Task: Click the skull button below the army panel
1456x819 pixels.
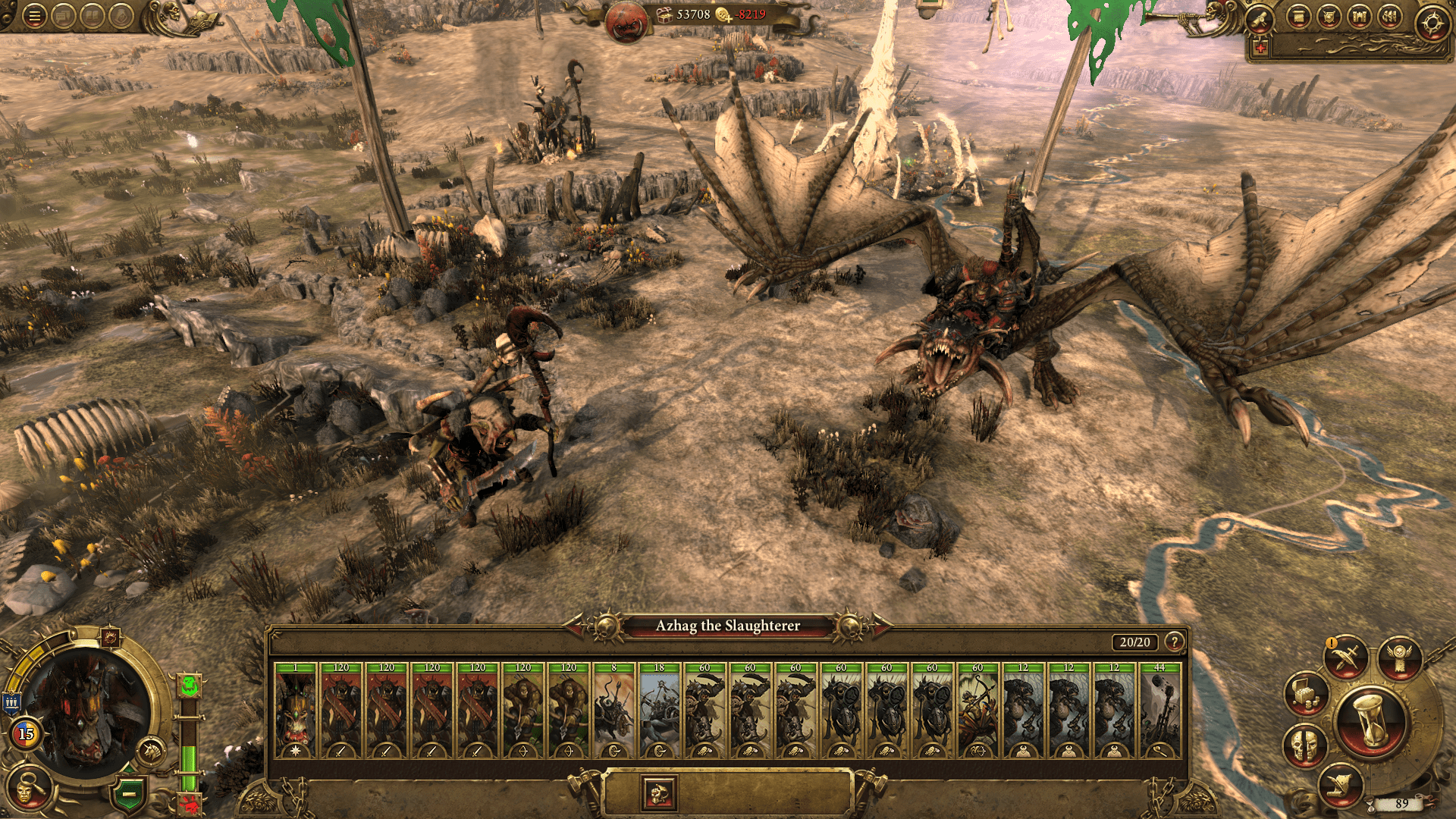Action: coord(658,794)
